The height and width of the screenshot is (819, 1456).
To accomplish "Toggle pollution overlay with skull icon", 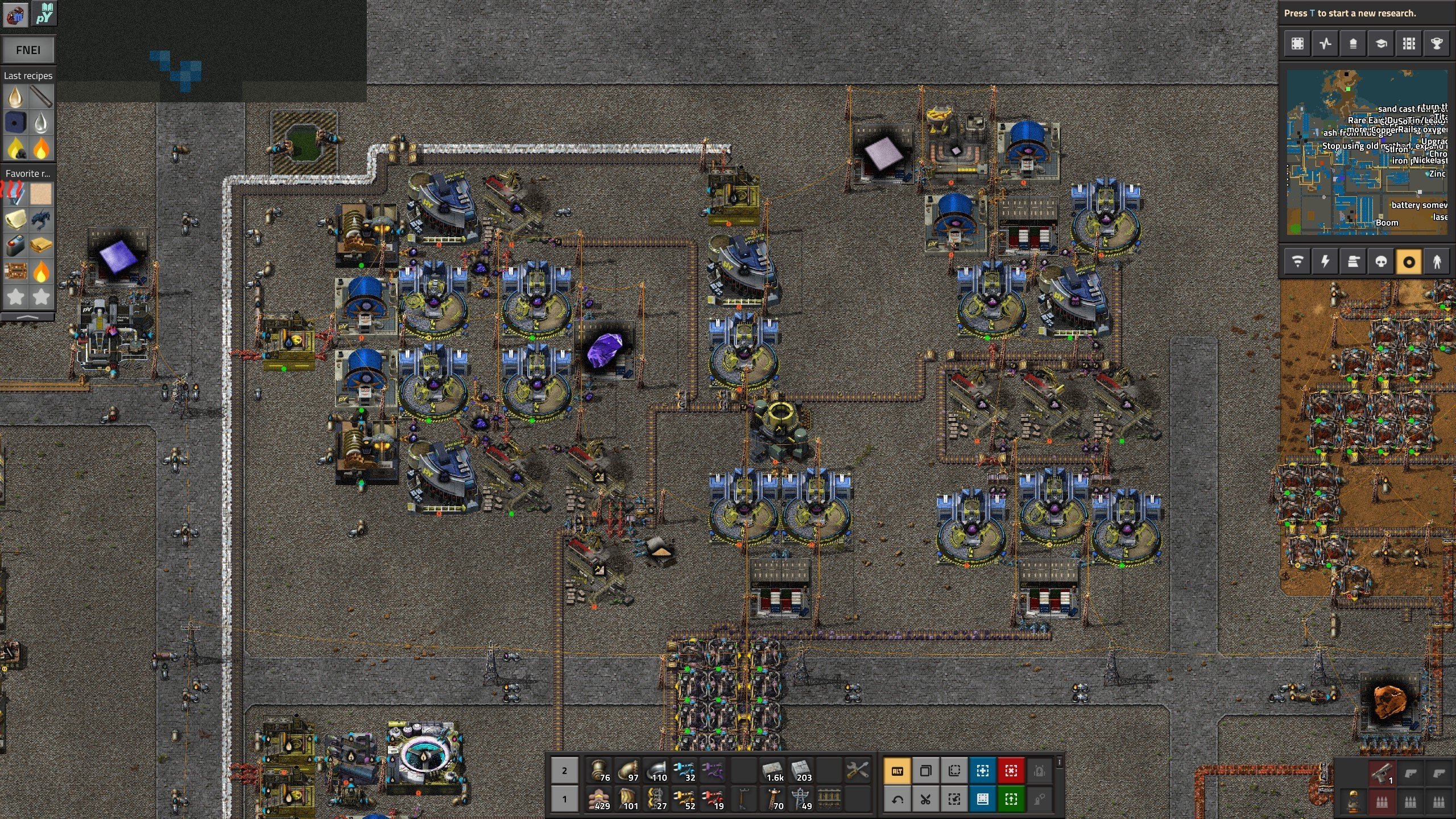I will point(1381,261).
